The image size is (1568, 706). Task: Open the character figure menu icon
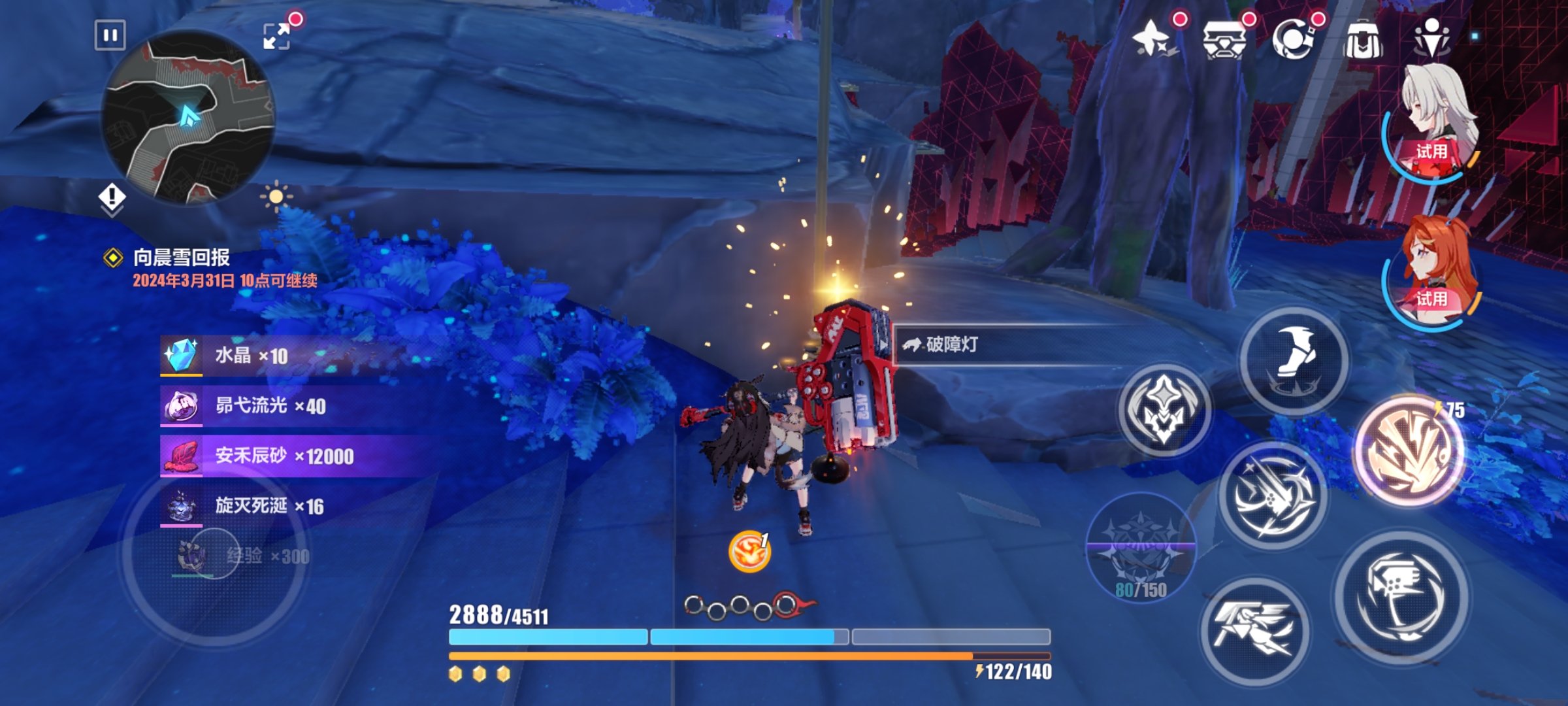[1431, 38]
